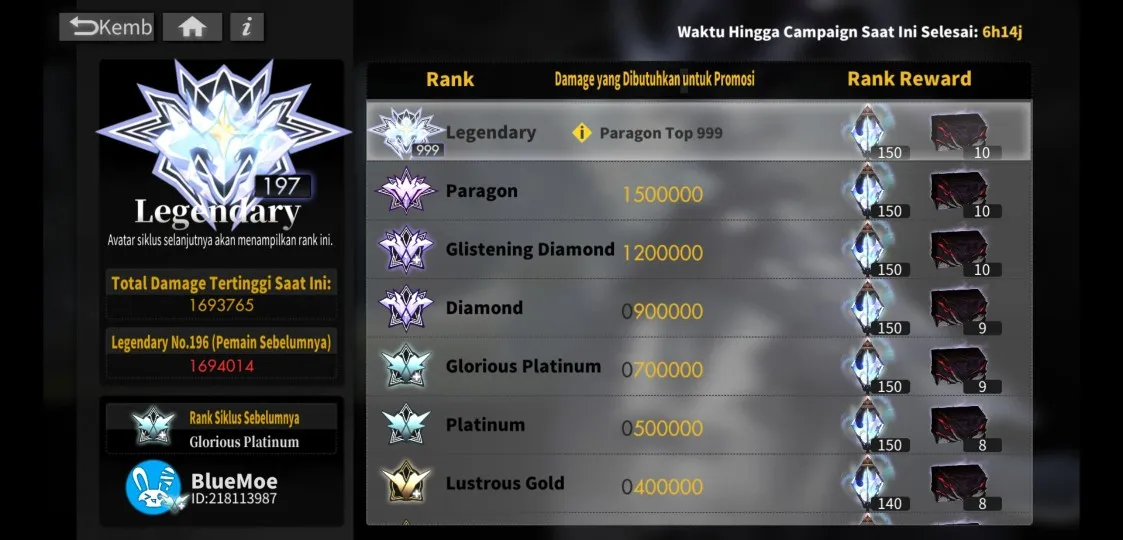Viewport: 1123px width, 540px height.
Task: Inspect the Legendary crystal reward icon
Action: [869, 132]
